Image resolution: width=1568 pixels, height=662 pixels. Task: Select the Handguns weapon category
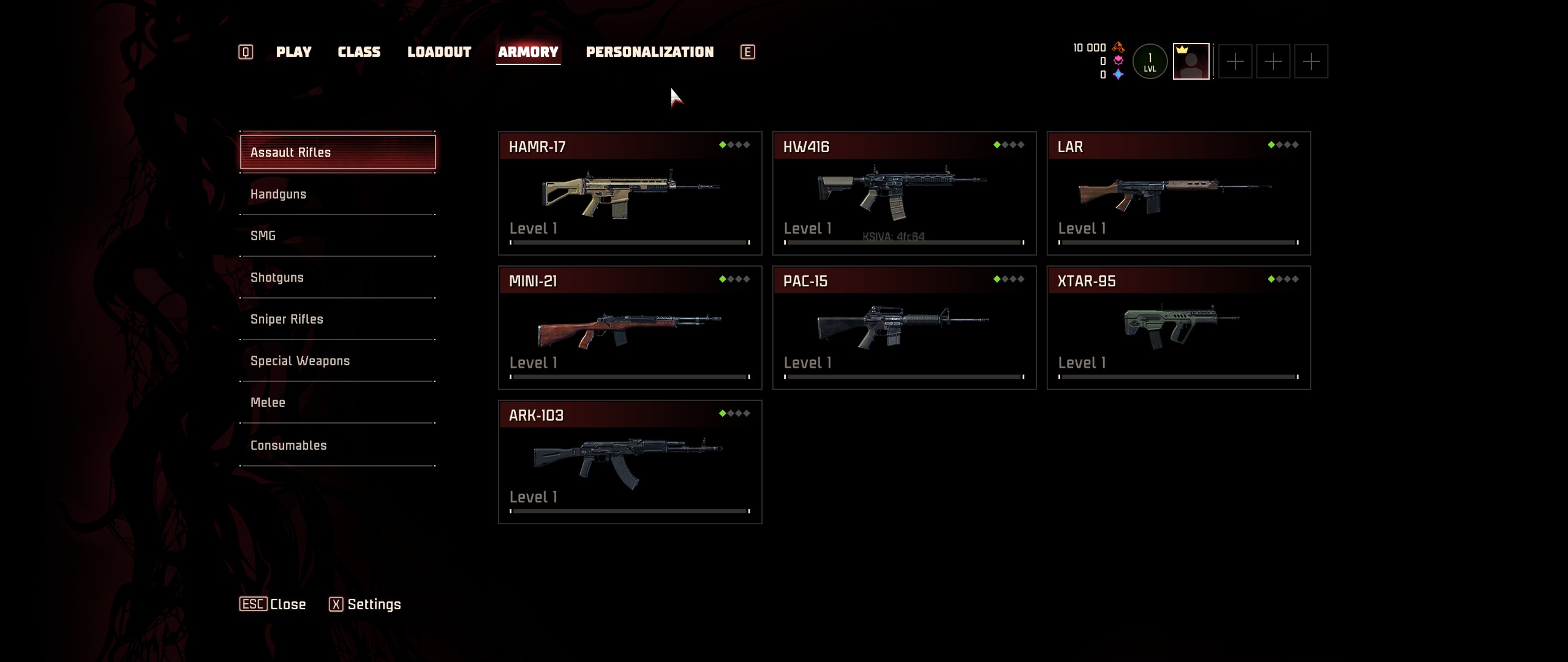(x=337, y=194)
